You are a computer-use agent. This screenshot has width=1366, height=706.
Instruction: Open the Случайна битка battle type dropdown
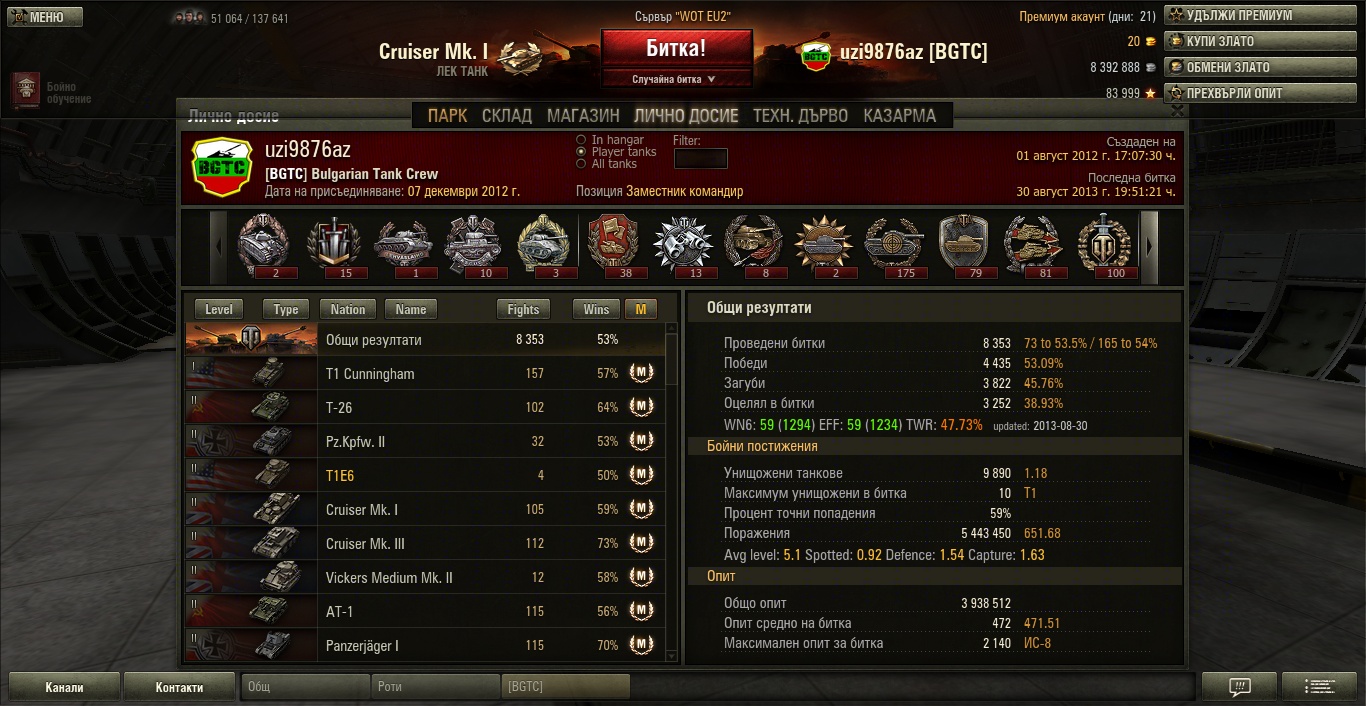(x=676, y=79)
